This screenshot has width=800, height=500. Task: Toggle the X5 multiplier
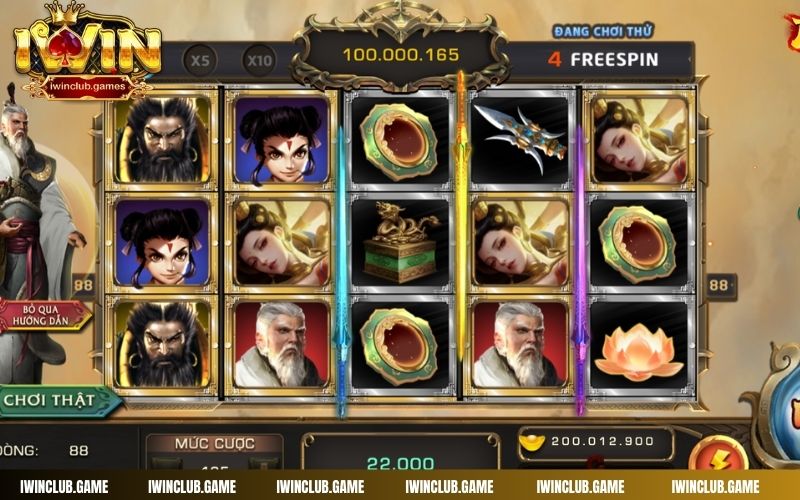201,60
